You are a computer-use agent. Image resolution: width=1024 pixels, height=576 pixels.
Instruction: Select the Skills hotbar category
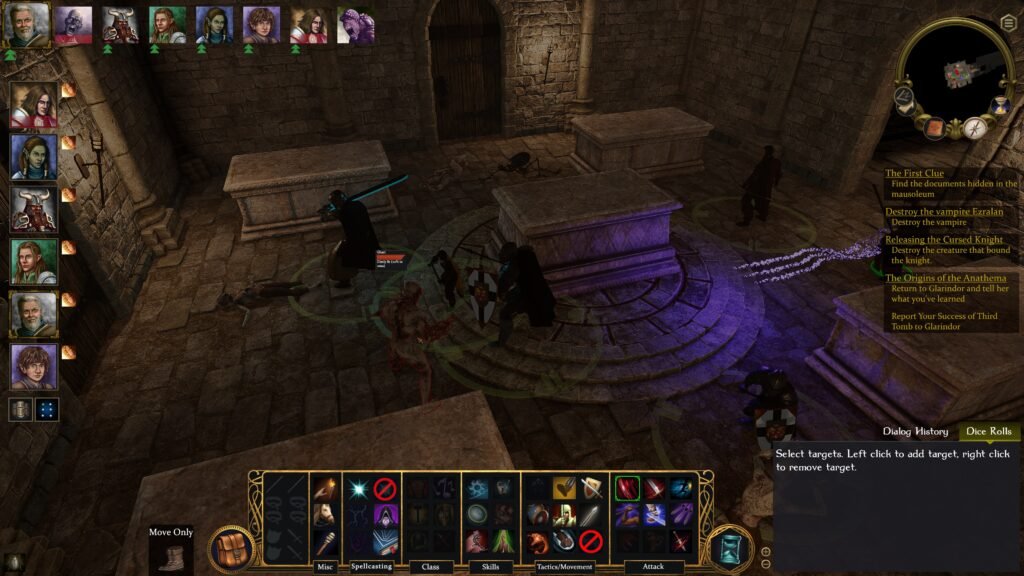pyautogui.click(x=489, y=567)
